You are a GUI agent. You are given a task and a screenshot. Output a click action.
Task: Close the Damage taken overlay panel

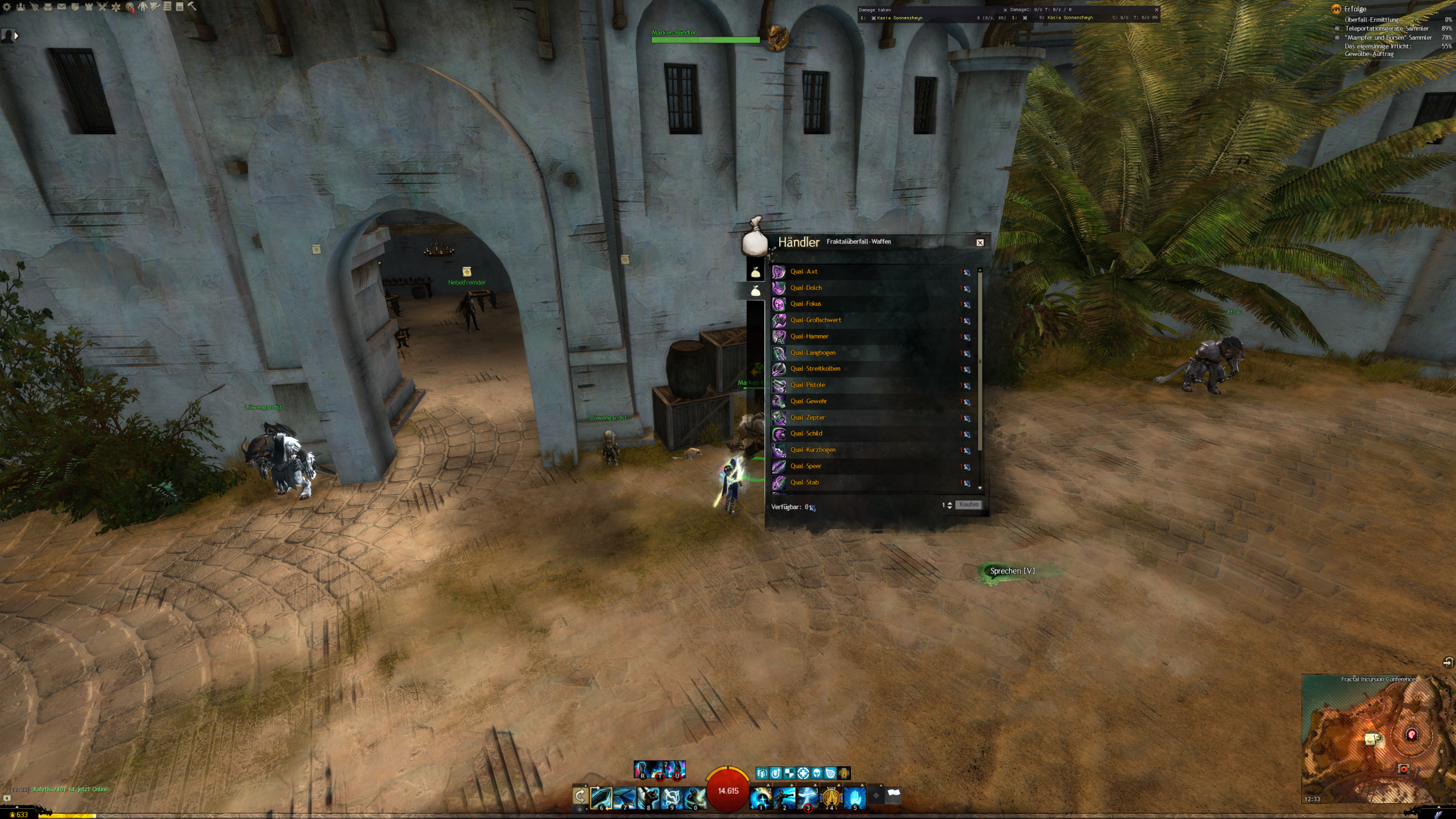pyautogui.click(x=1005, y=10)
